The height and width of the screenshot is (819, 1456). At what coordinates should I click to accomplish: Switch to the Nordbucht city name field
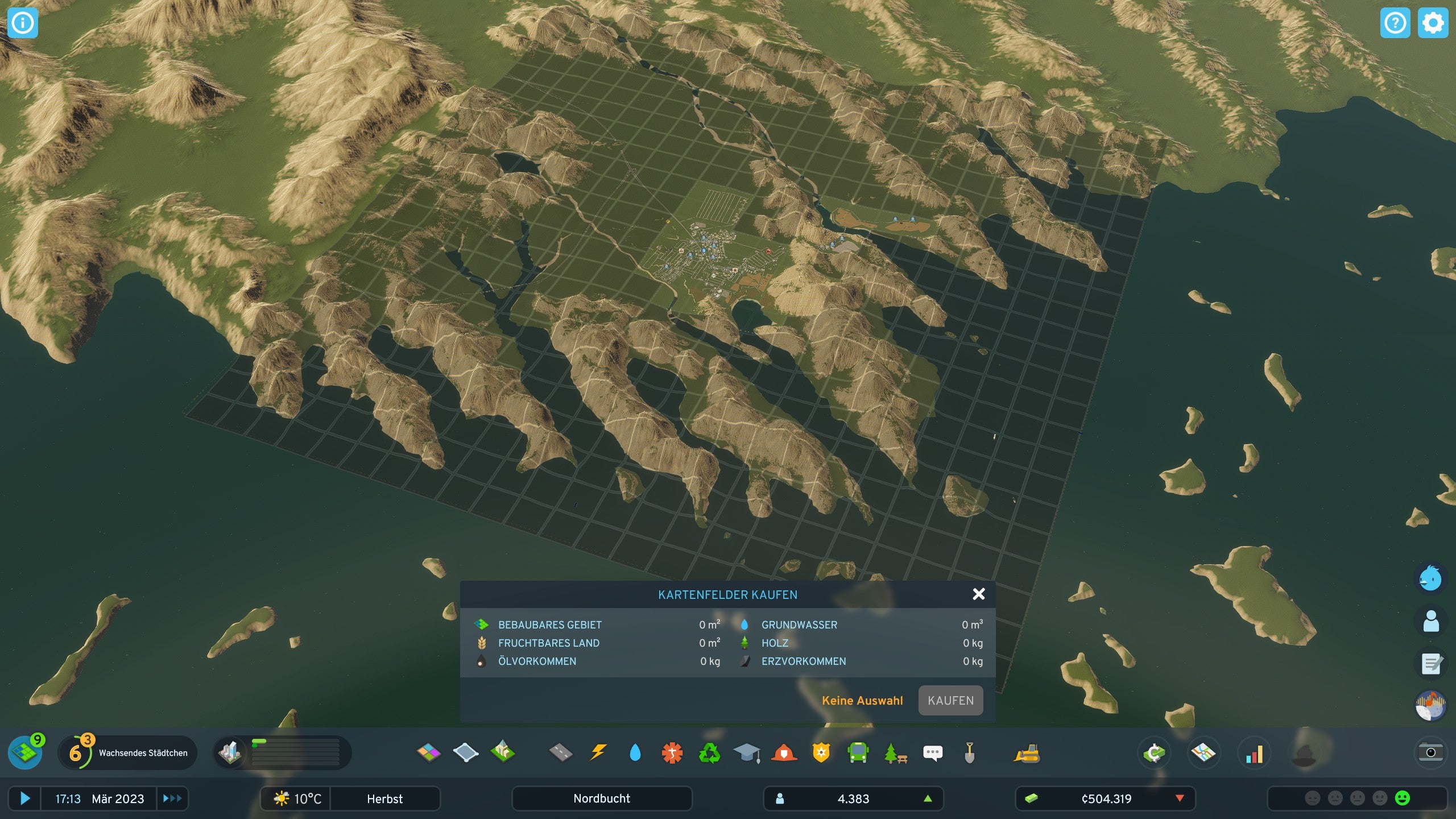[602, 799]
